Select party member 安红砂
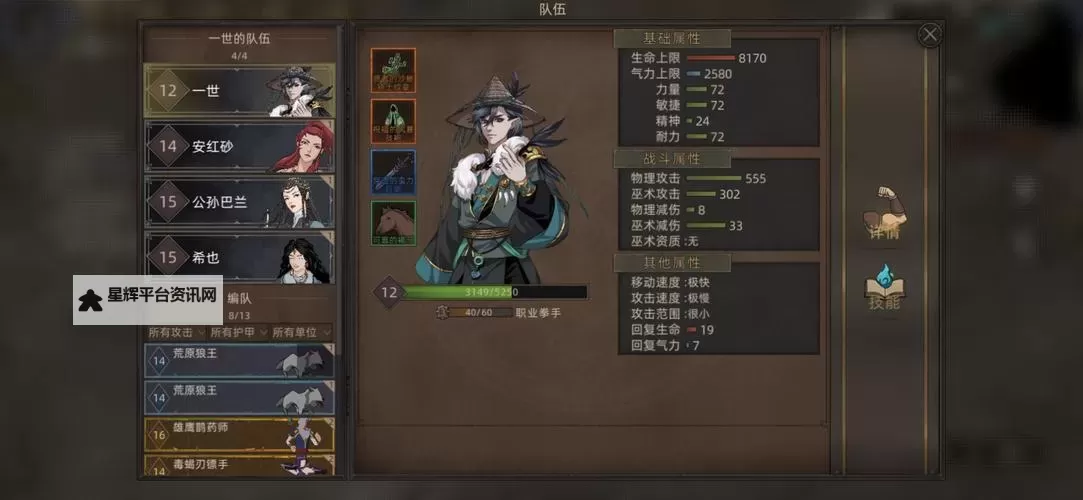This screenshot has width=1083, height=500. [x=239, y=147]
